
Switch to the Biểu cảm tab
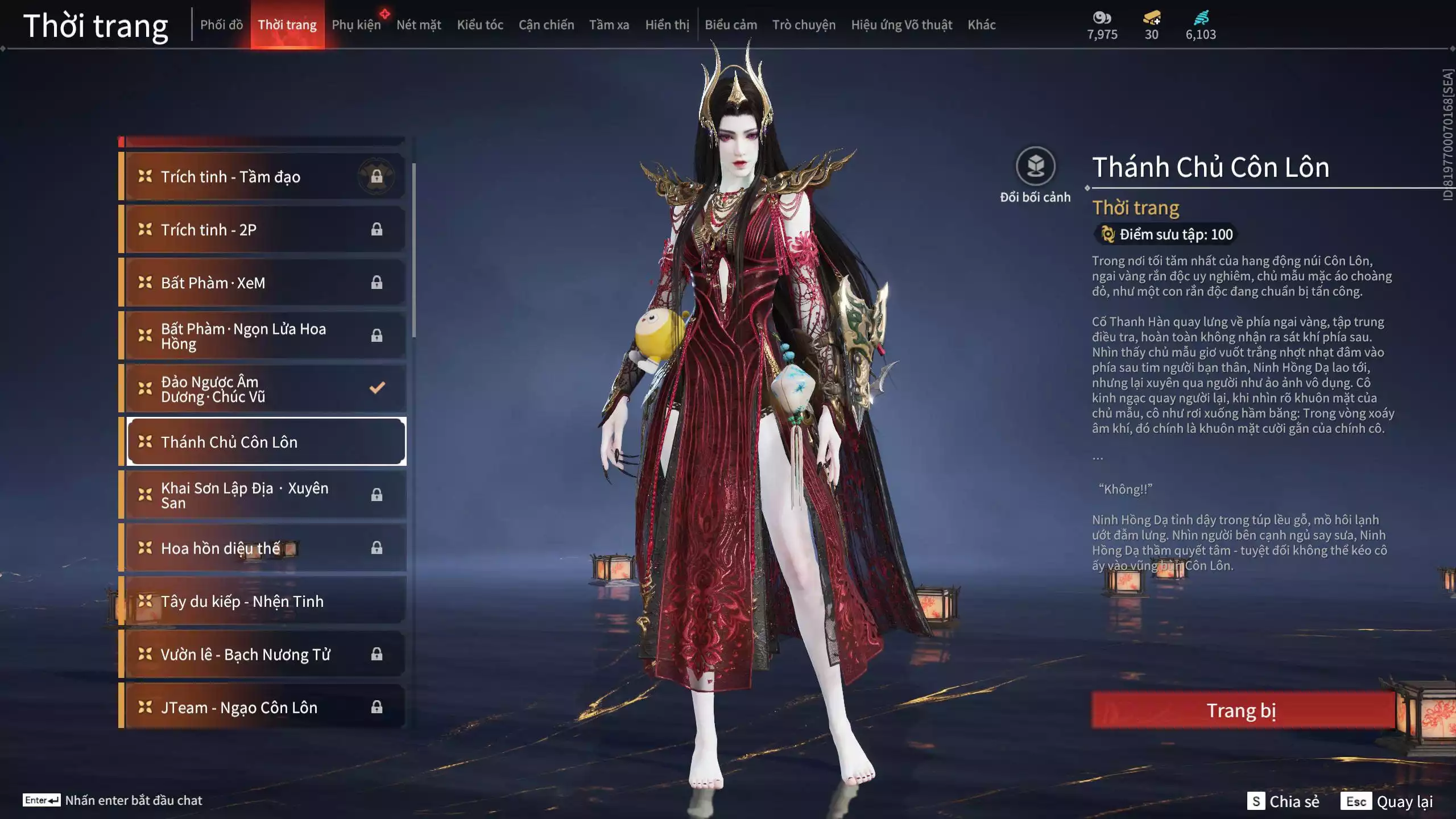click(730, 25)
